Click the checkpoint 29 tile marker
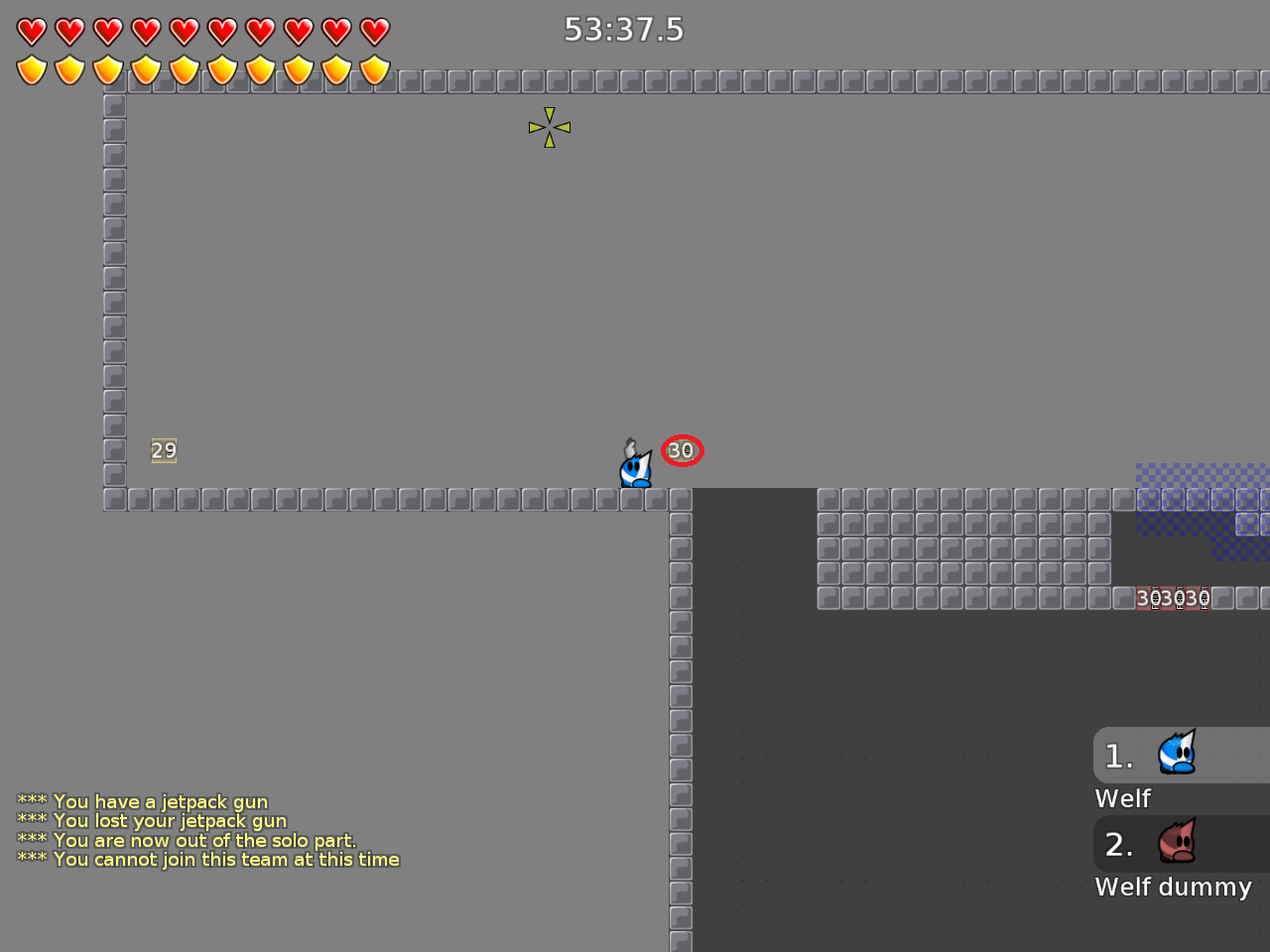Image resolution: width=1270 pixels, height=952 pixels. click(164, 450)
